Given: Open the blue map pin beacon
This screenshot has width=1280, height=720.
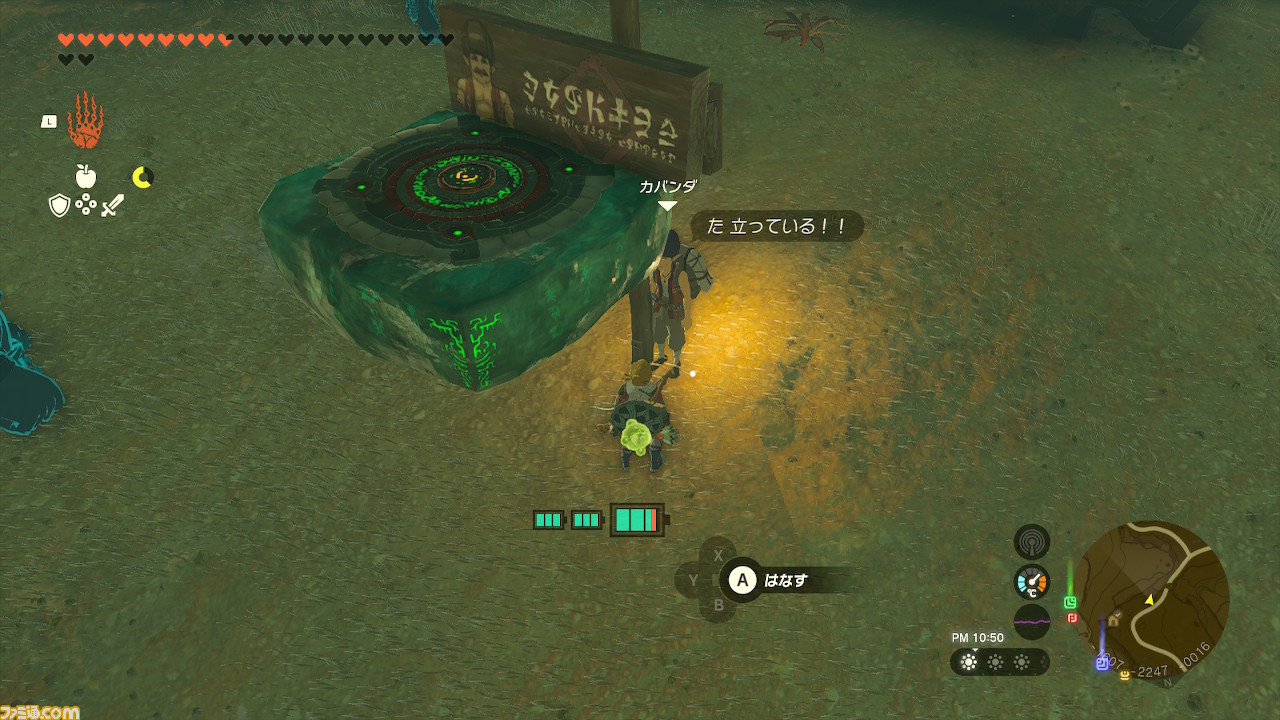Looking at the screenshot, I should coord(1102,664).
